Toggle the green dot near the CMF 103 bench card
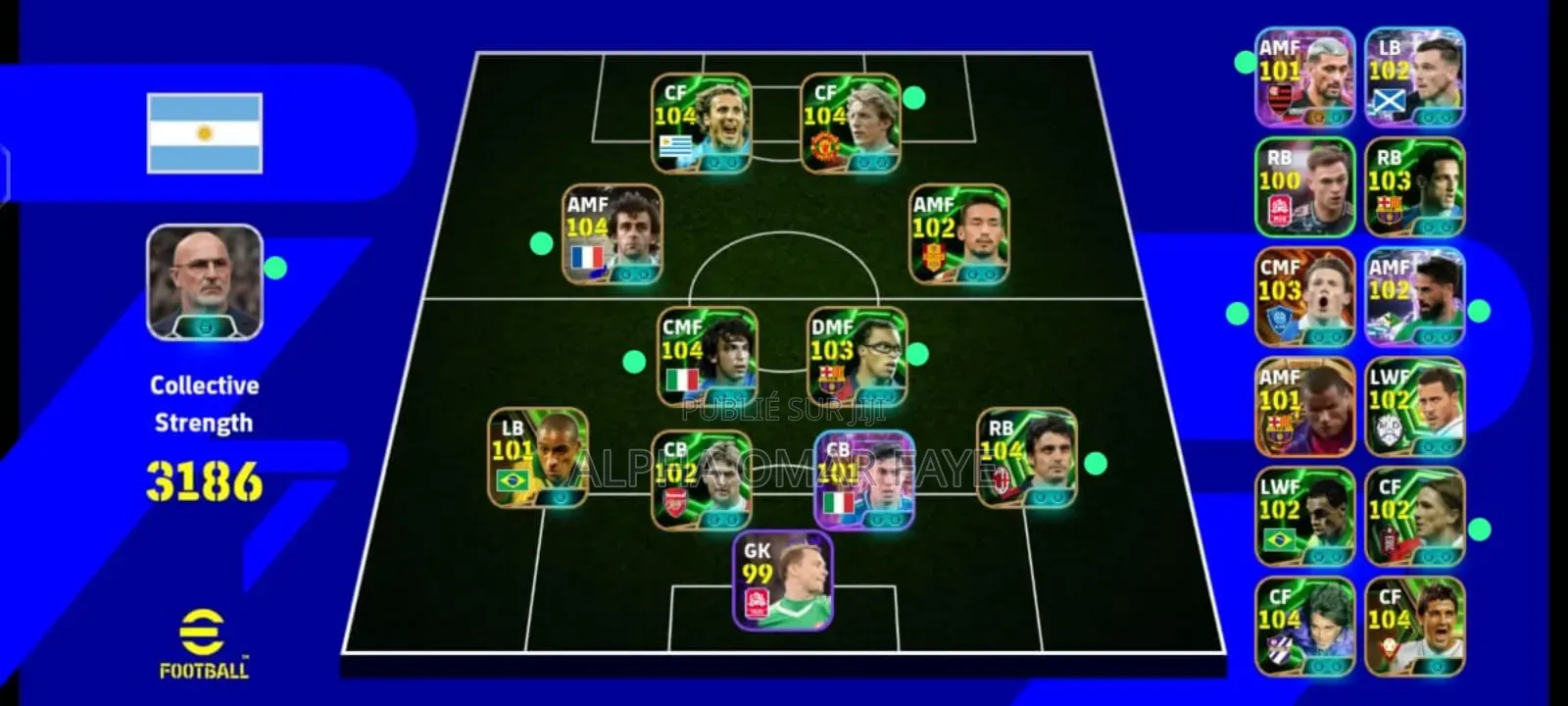 (x=1237, y=312)
